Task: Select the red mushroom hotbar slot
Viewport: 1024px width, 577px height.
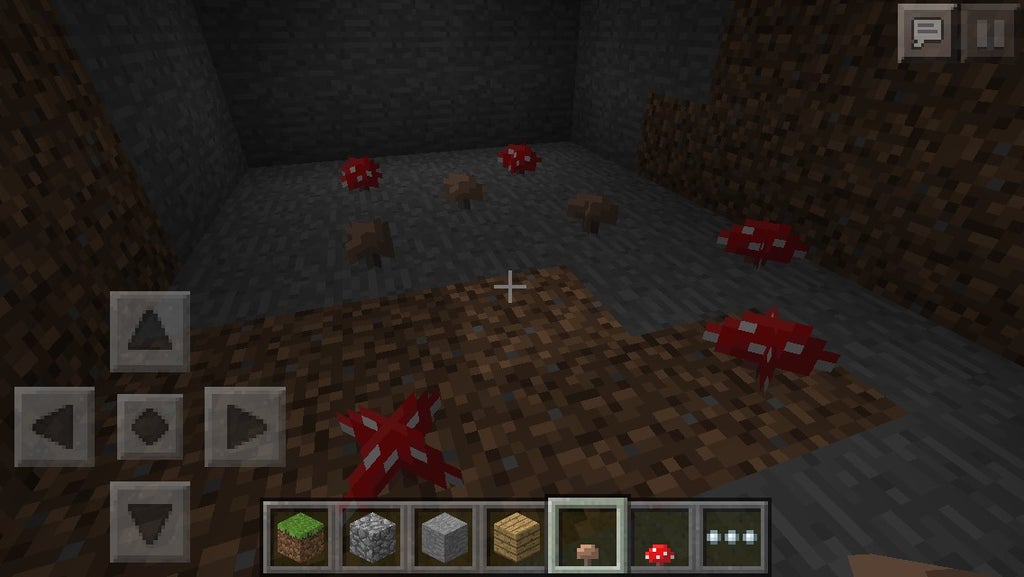Action: [x=660, y=537]
